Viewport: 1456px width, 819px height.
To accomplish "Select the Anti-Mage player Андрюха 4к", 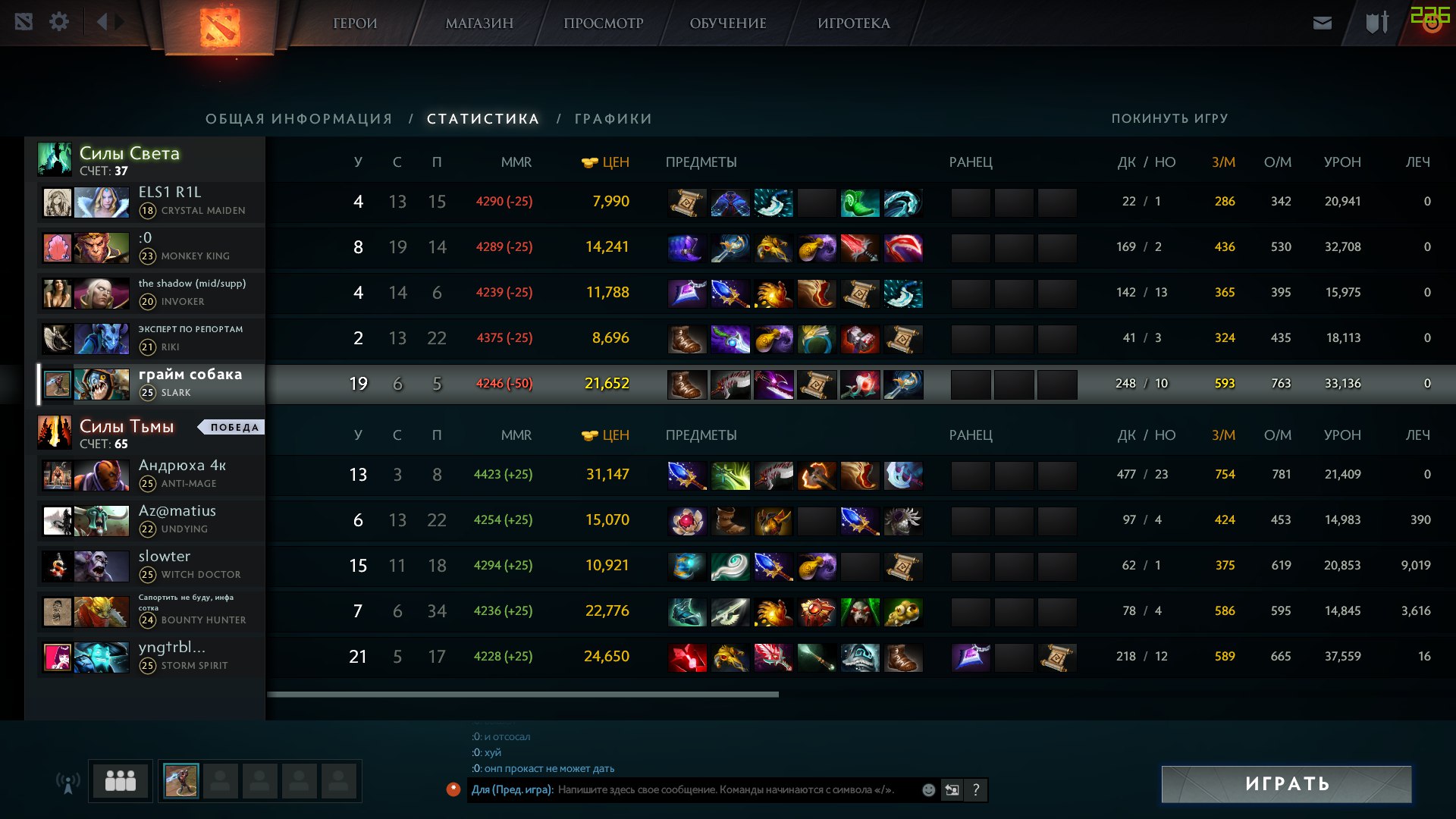I will pos(182,466).
